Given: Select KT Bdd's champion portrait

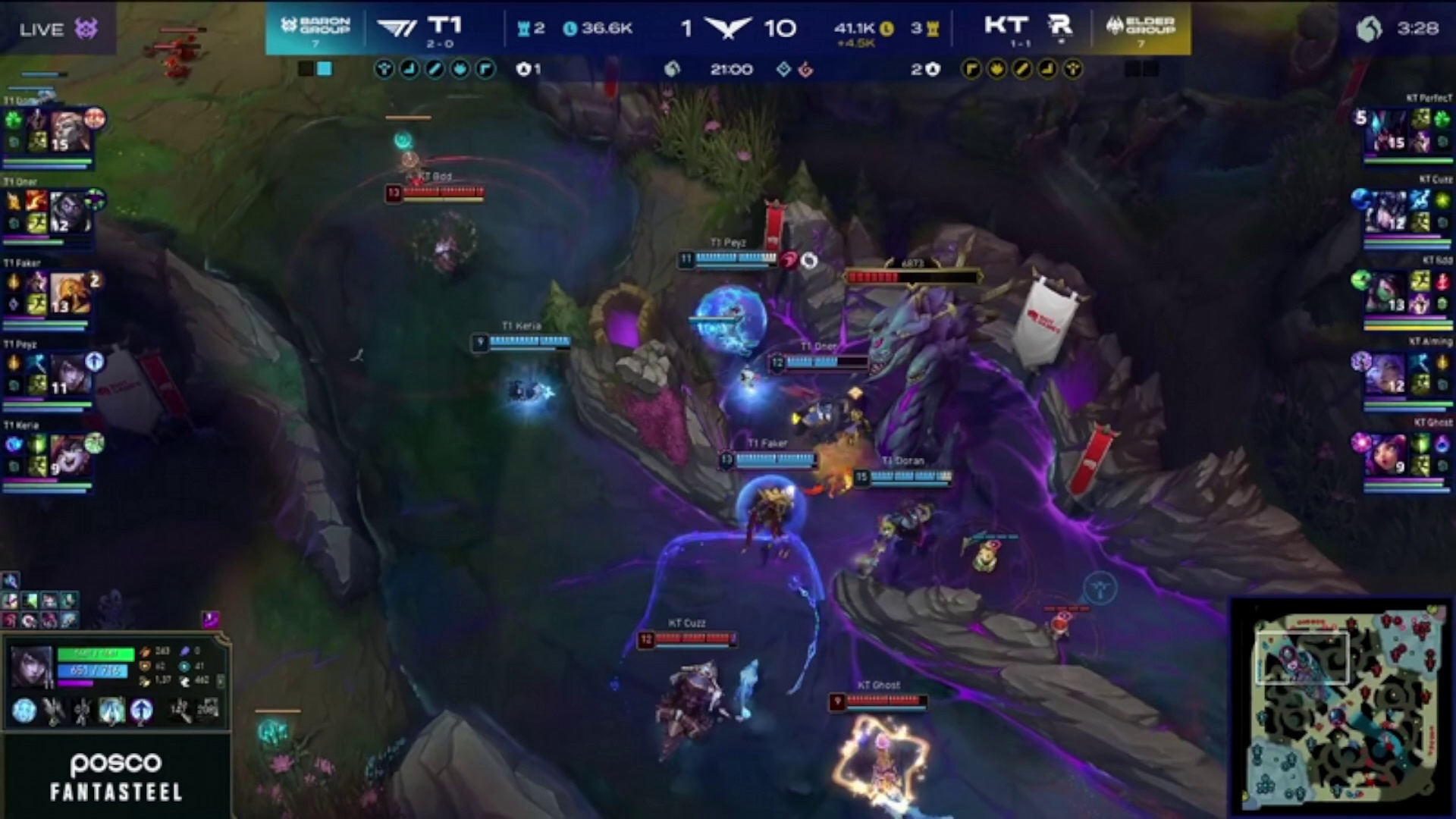Looking at the screenshot, I should (x=1387, y=293).
